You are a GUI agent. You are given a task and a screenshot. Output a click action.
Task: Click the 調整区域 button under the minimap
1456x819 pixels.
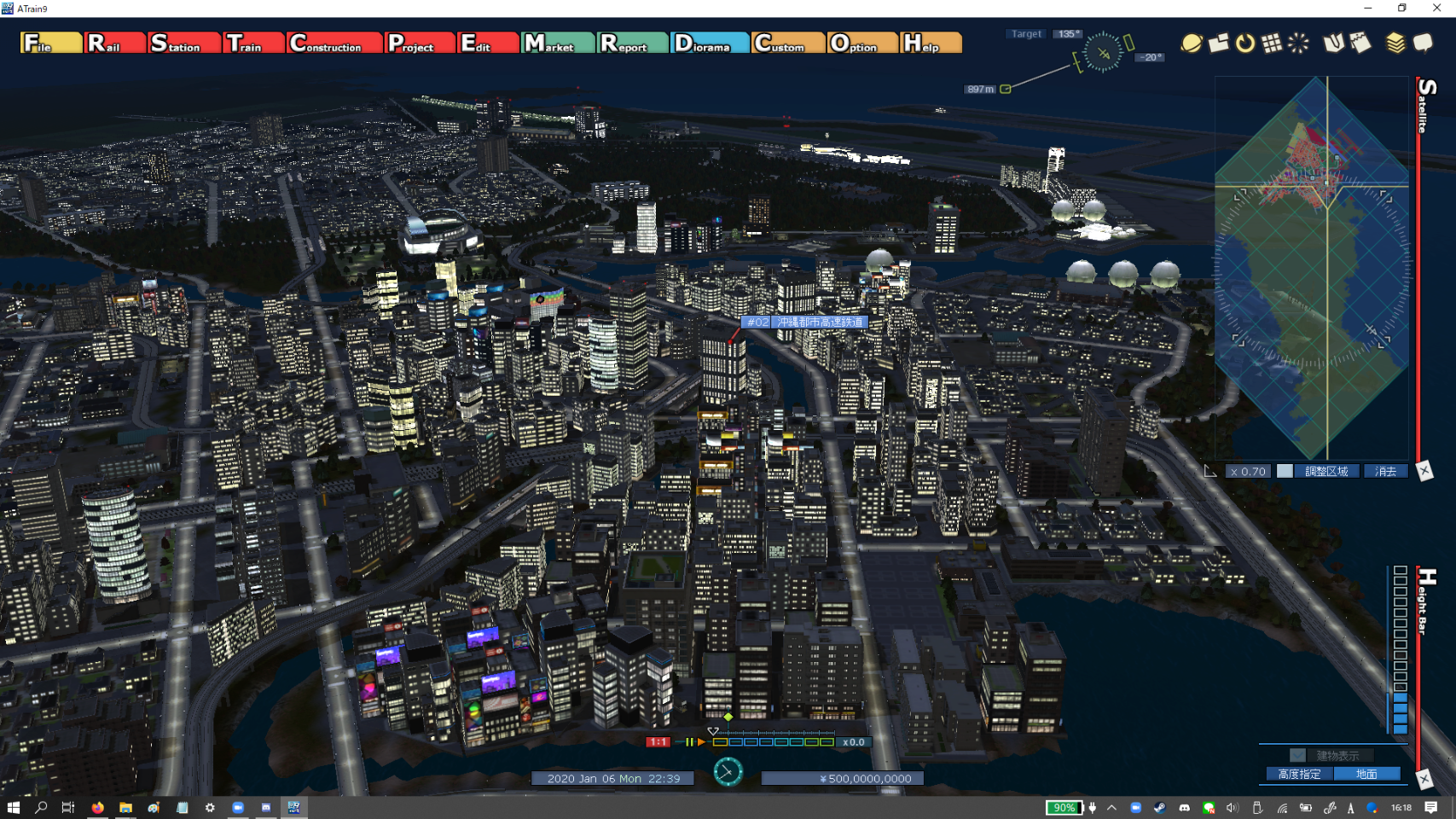tap(1326, 471)
